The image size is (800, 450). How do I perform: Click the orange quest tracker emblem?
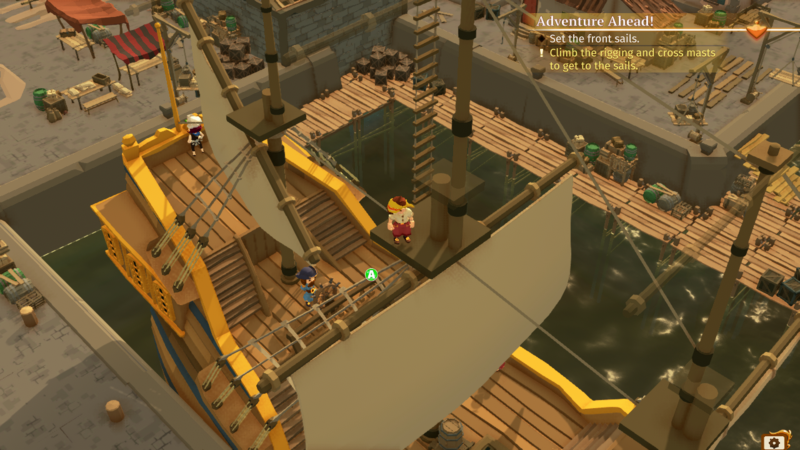click(758, 31)
